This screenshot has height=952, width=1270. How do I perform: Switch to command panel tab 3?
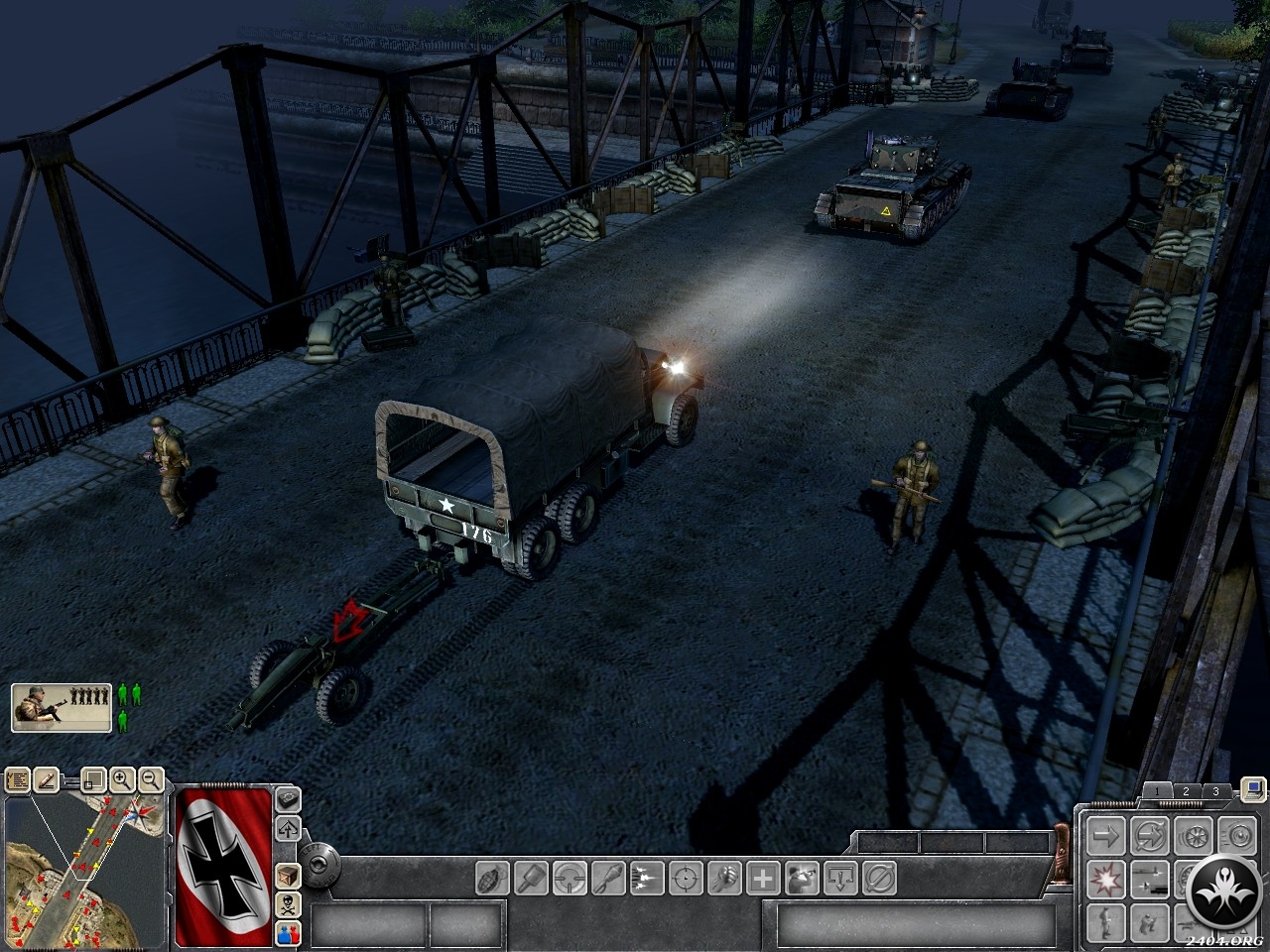(x=1215, y=791)
